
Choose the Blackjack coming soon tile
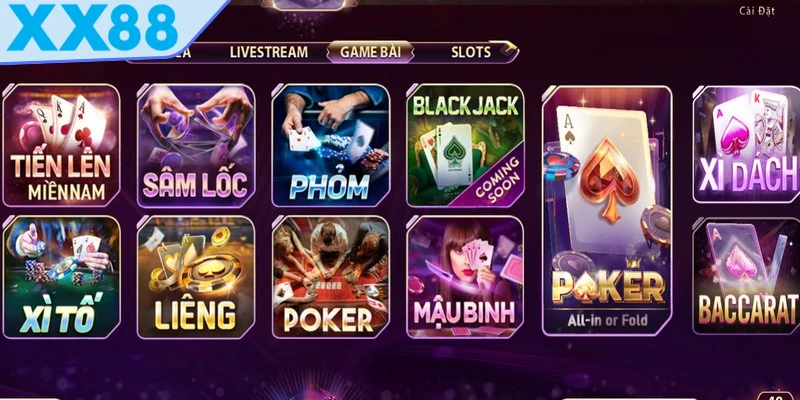click(x=464, y=145)
